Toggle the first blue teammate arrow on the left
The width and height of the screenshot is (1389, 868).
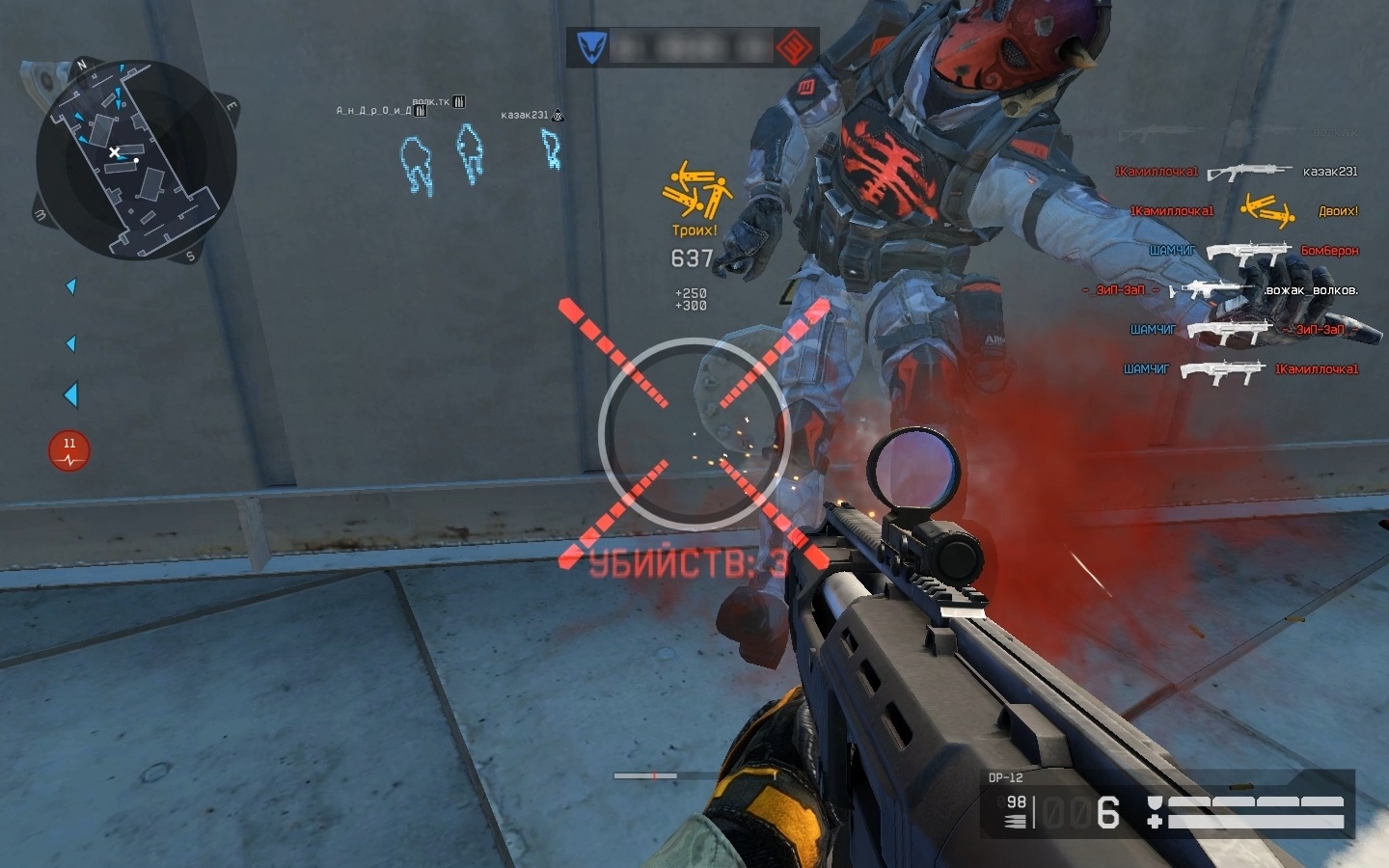click(x=69, y=285)
